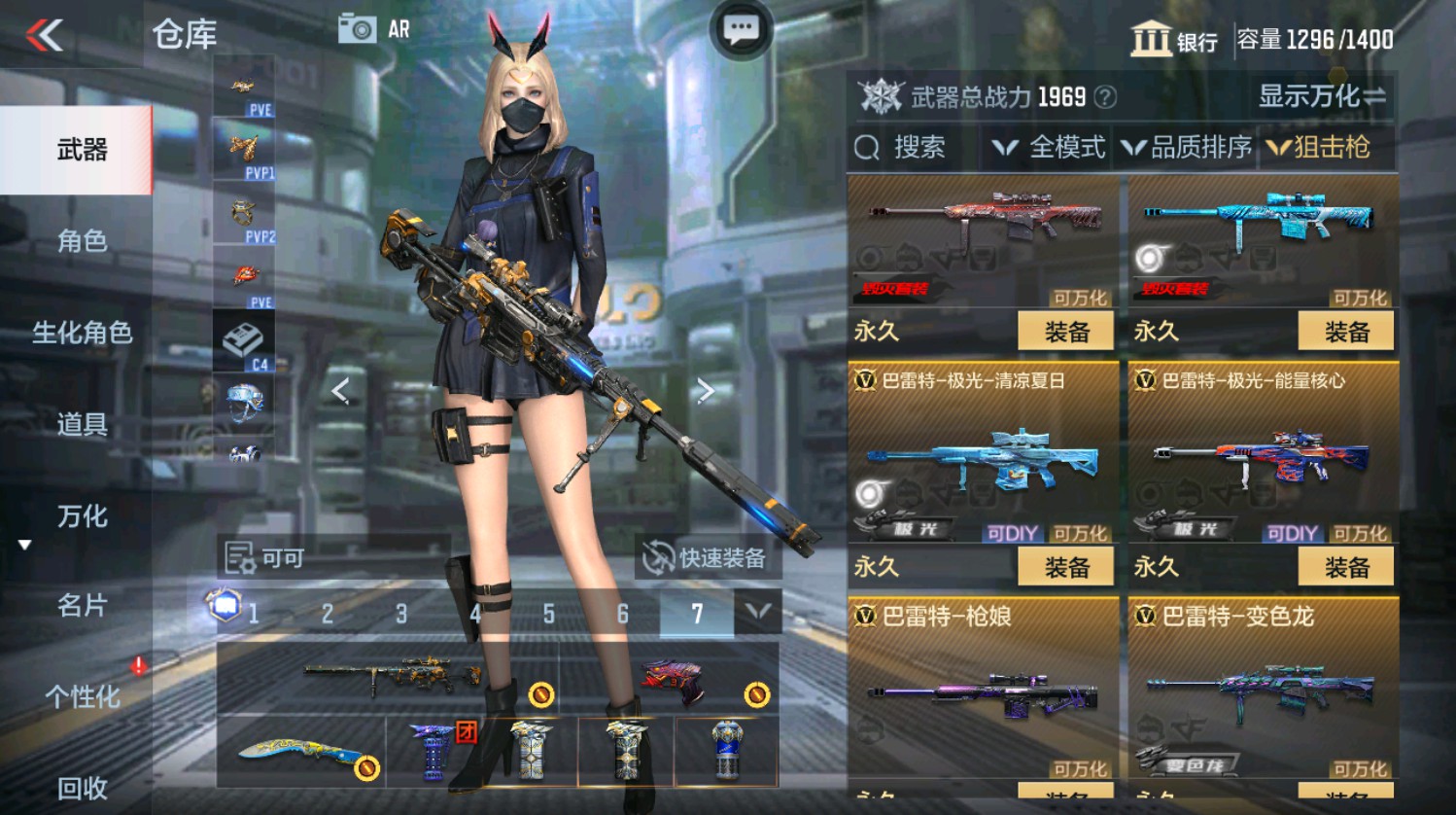This screenshot has width=1456, height=815.
Task: Equip 巴雷特-极光-能量核心 with 装备 button
Action: click(x=1346, y=565)
